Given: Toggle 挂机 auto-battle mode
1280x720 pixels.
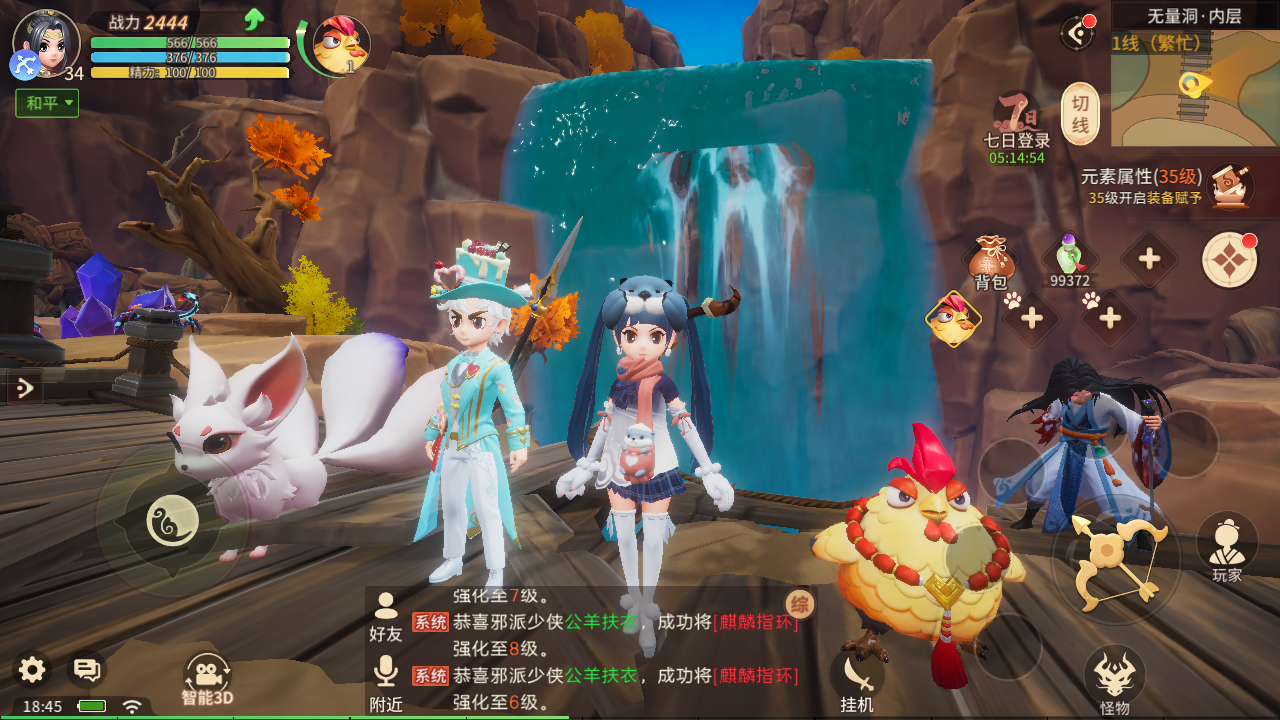Looking at the screenshot, I should tap(858, 680).
